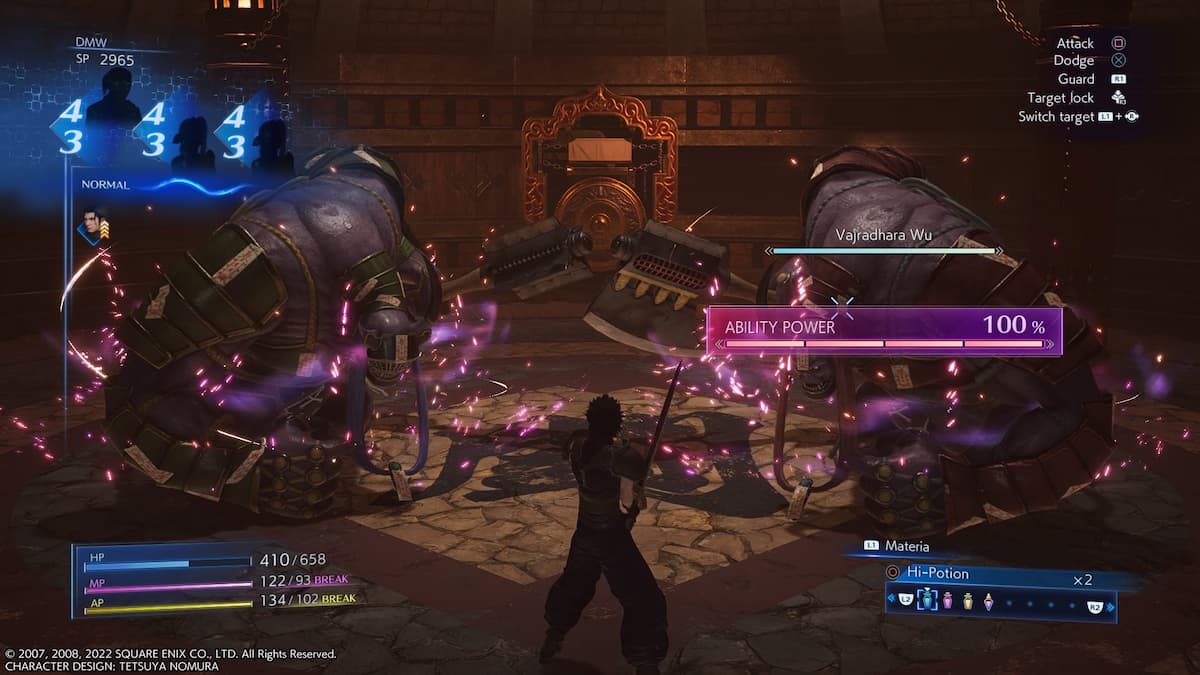Screen dimensions: 1200x675
Task: Choose the pink potion bottle item
Action: click(947, 600)
